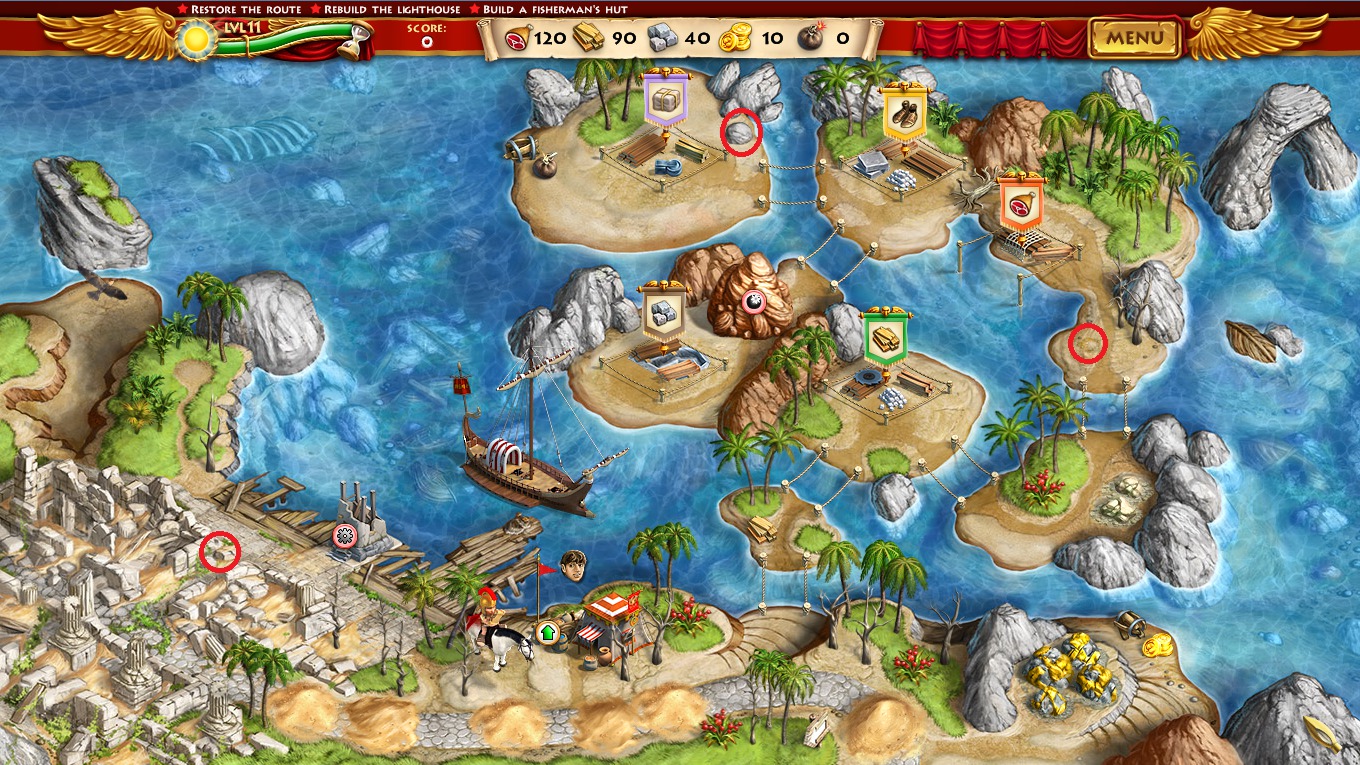
Task: Select the worker portrait icon
Action: click(x=573, y=564)
